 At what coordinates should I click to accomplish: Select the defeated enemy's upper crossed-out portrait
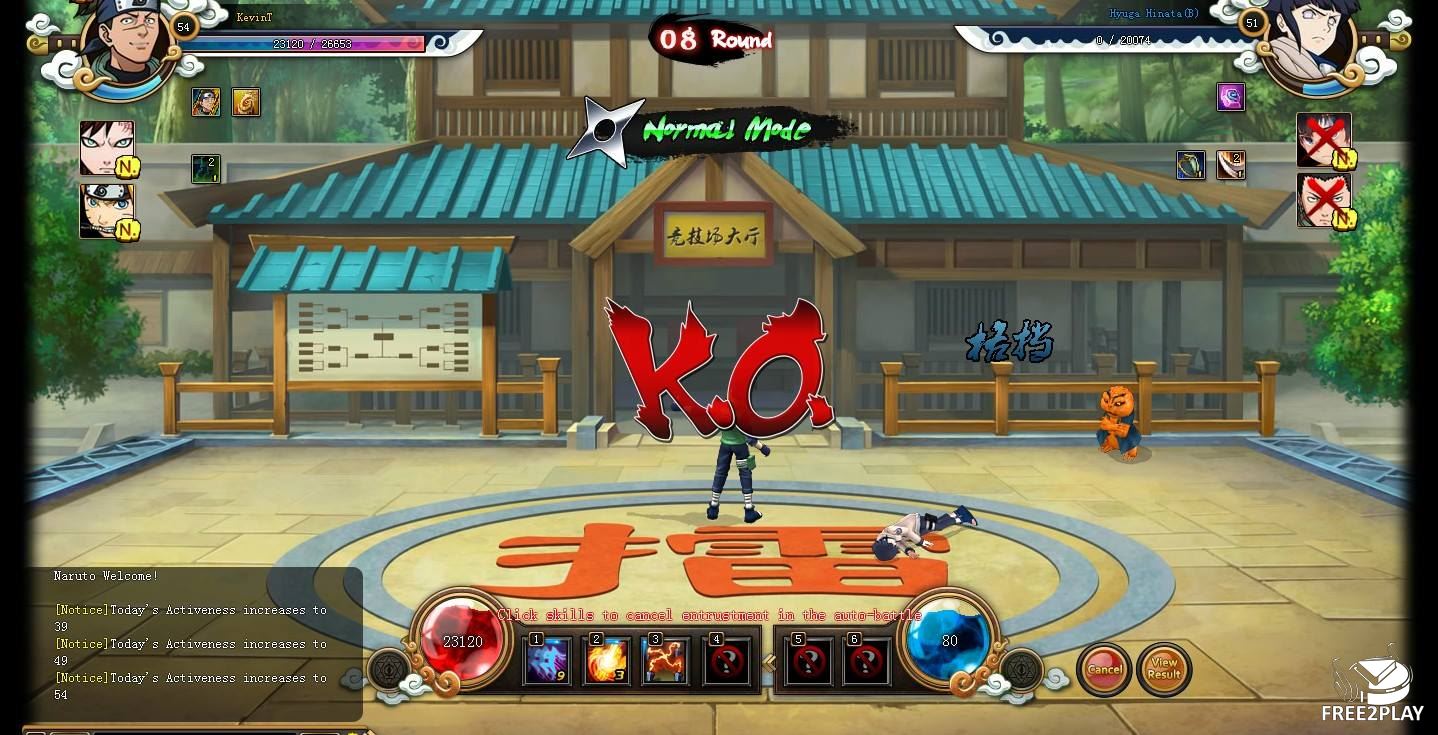tap(1323, 139)
